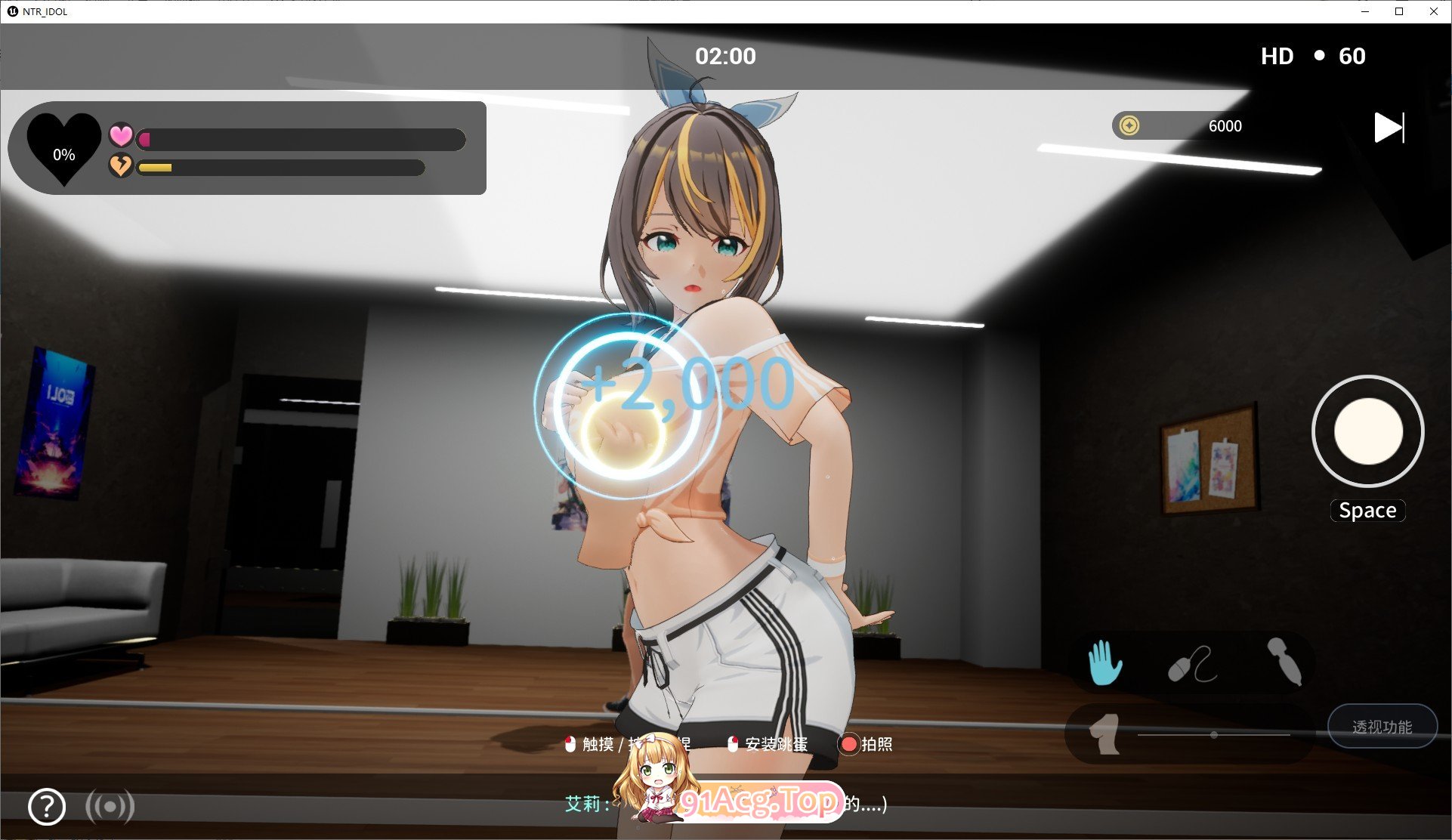Pick the wand-shaped tool icon
Image resolution: width=1452 pixels, height=840 pixels.
point(1284,661)
